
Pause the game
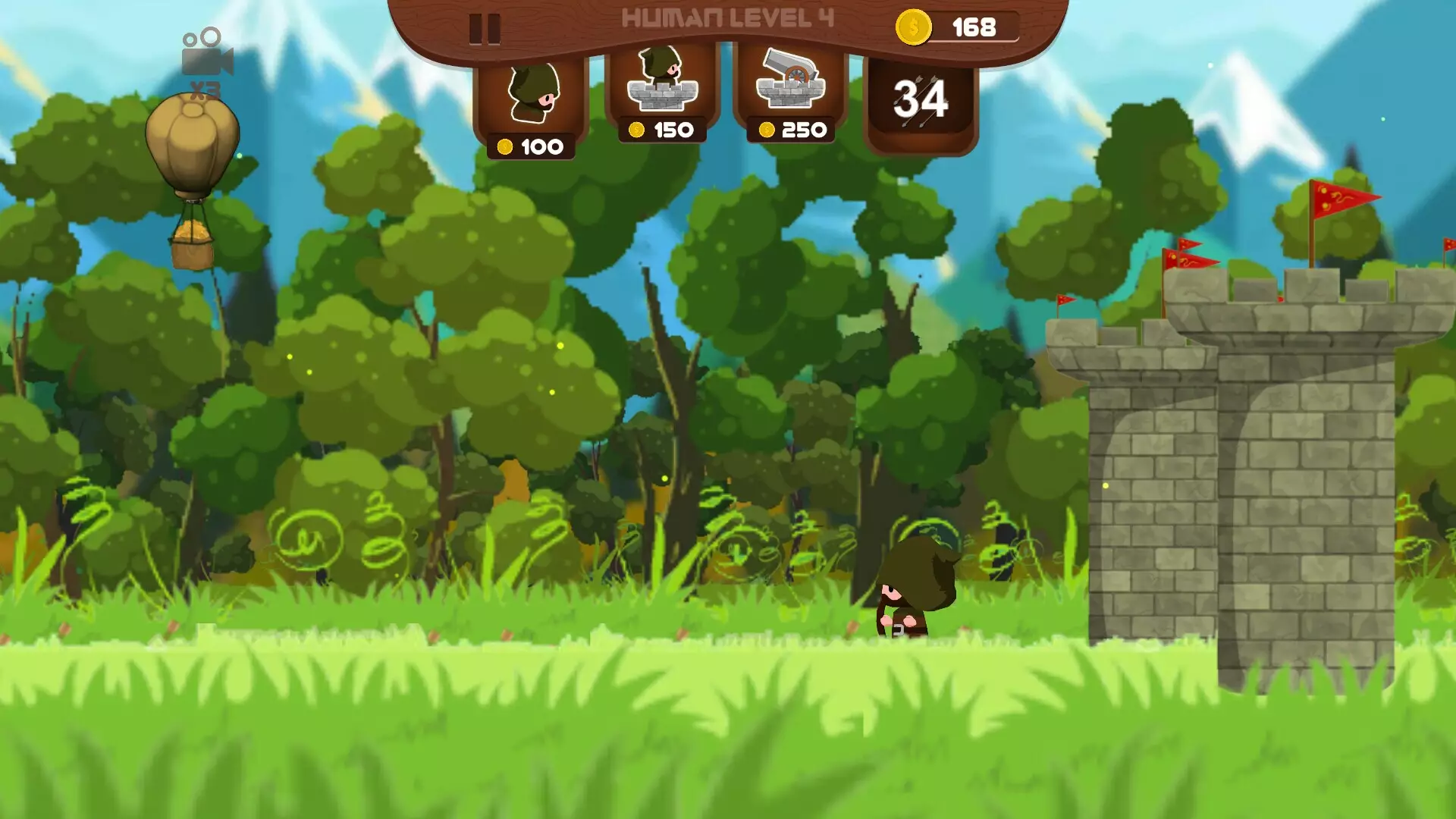485,29
